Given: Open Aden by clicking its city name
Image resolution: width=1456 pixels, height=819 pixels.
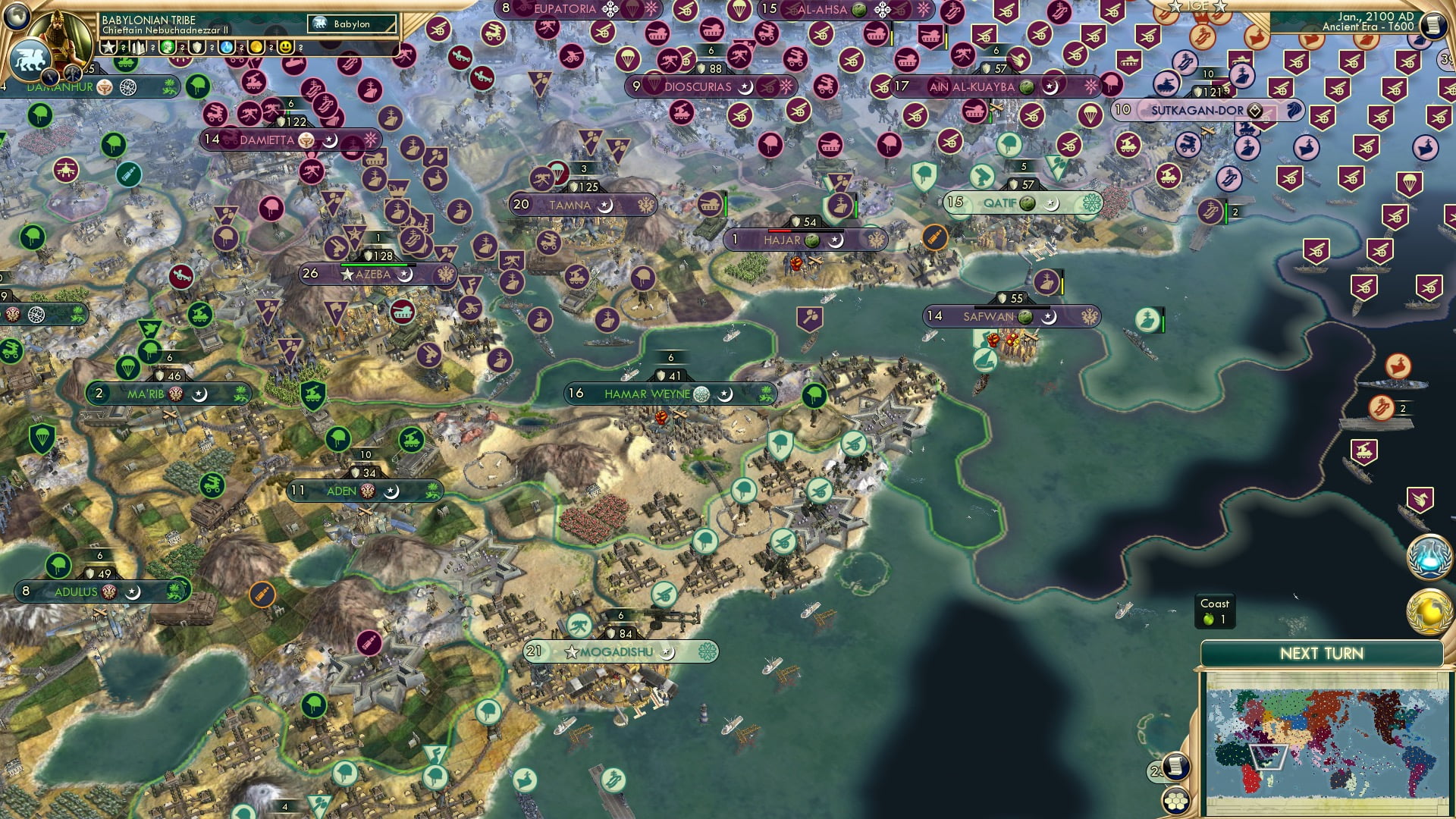Looking at the screenshot, I should coord(343,491).
